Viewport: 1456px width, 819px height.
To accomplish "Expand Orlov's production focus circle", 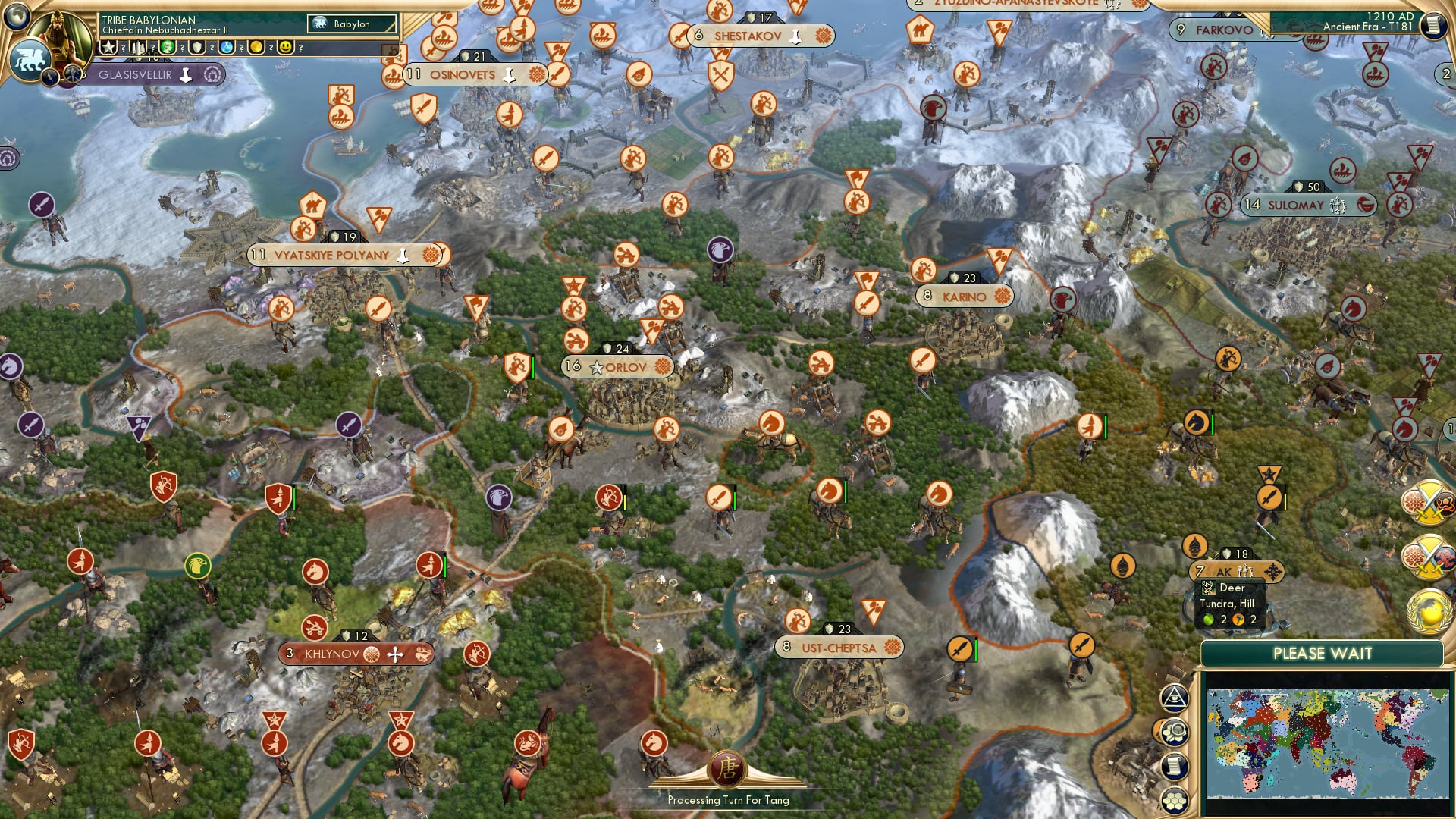I will (661, 367).
